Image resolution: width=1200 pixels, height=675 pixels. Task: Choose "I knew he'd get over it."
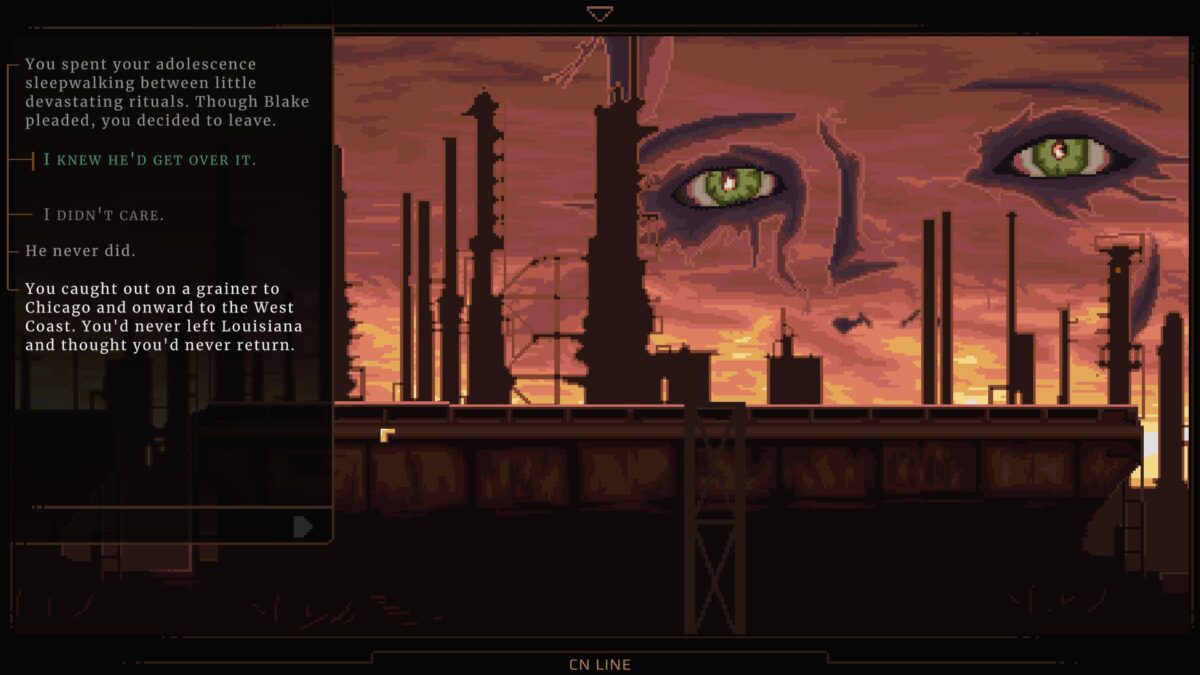click(x=149, y=160)
